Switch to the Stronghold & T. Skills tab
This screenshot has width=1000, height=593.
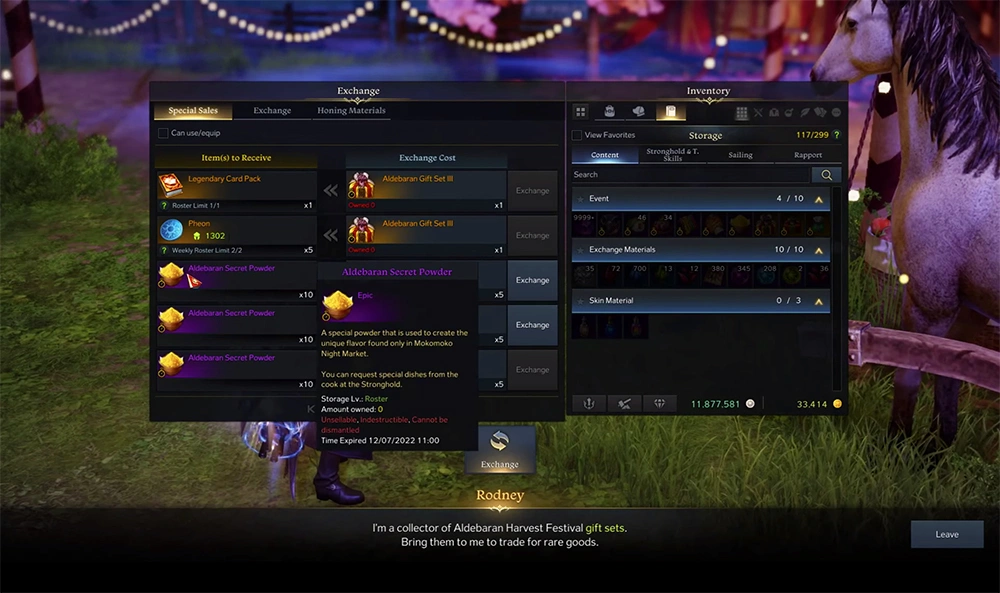[672, 155]
